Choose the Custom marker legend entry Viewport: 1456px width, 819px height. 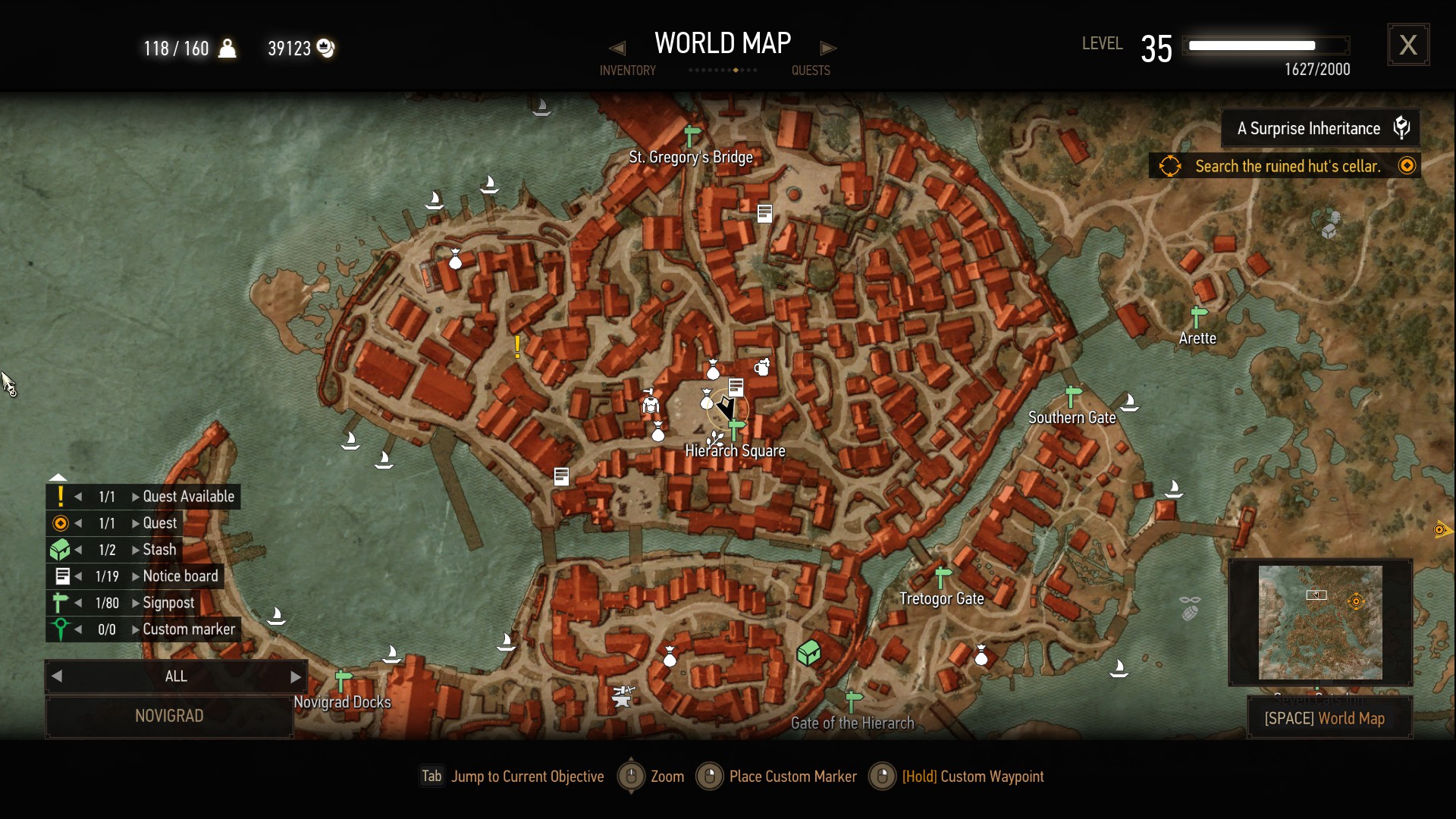pos(188,629)
